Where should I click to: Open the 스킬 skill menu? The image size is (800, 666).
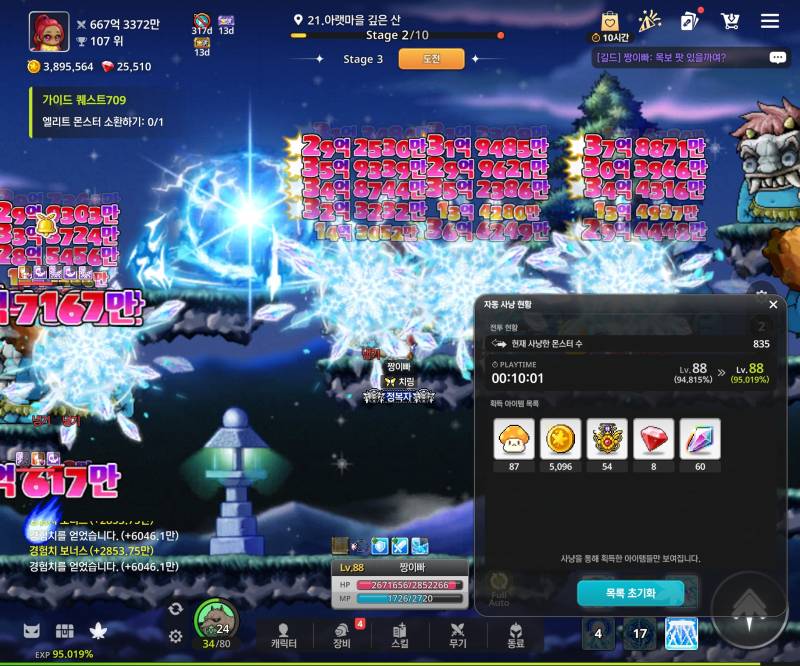(x=400, y=636)
